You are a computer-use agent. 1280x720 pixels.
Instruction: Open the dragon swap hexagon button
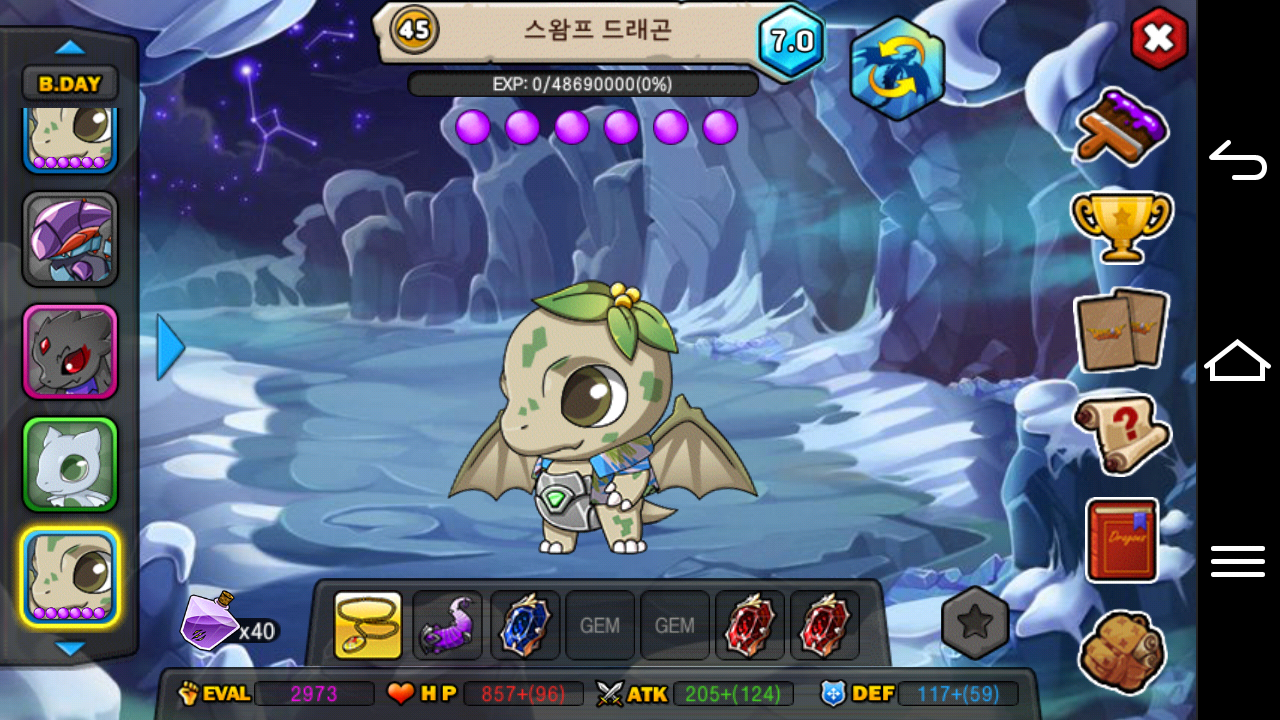coord(897,69)
